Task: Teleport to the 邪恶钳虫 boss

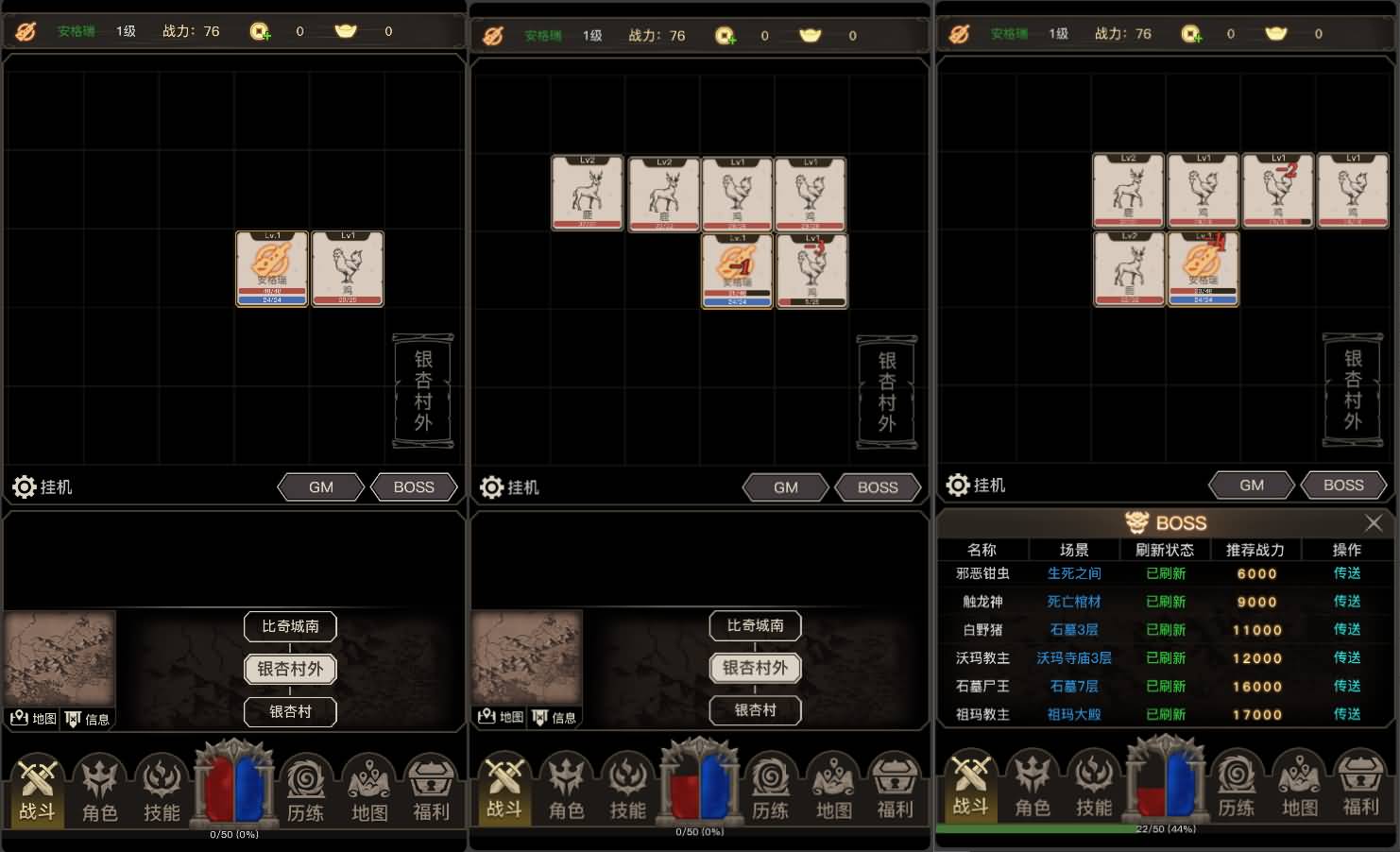Action: coord(1346,573)
